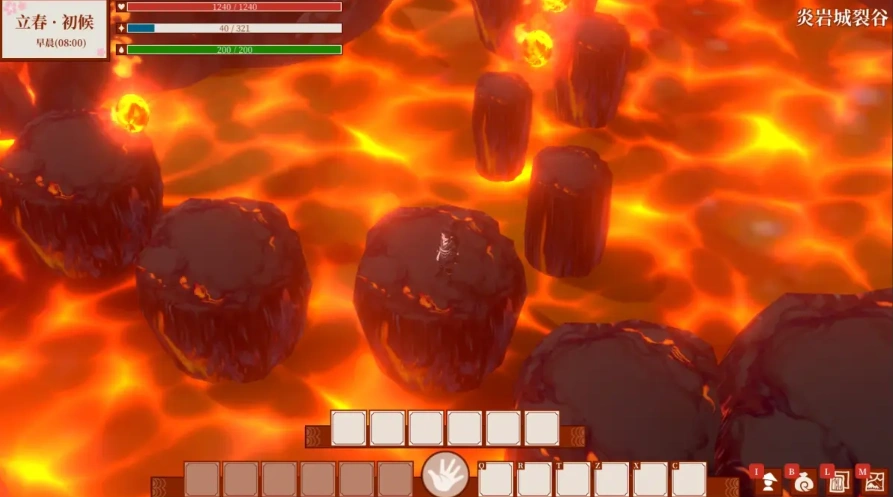The width and height of the screenshot is (893, 497).
Task: Select the skill slot labeled Q
Action: (x=496, y=480)
